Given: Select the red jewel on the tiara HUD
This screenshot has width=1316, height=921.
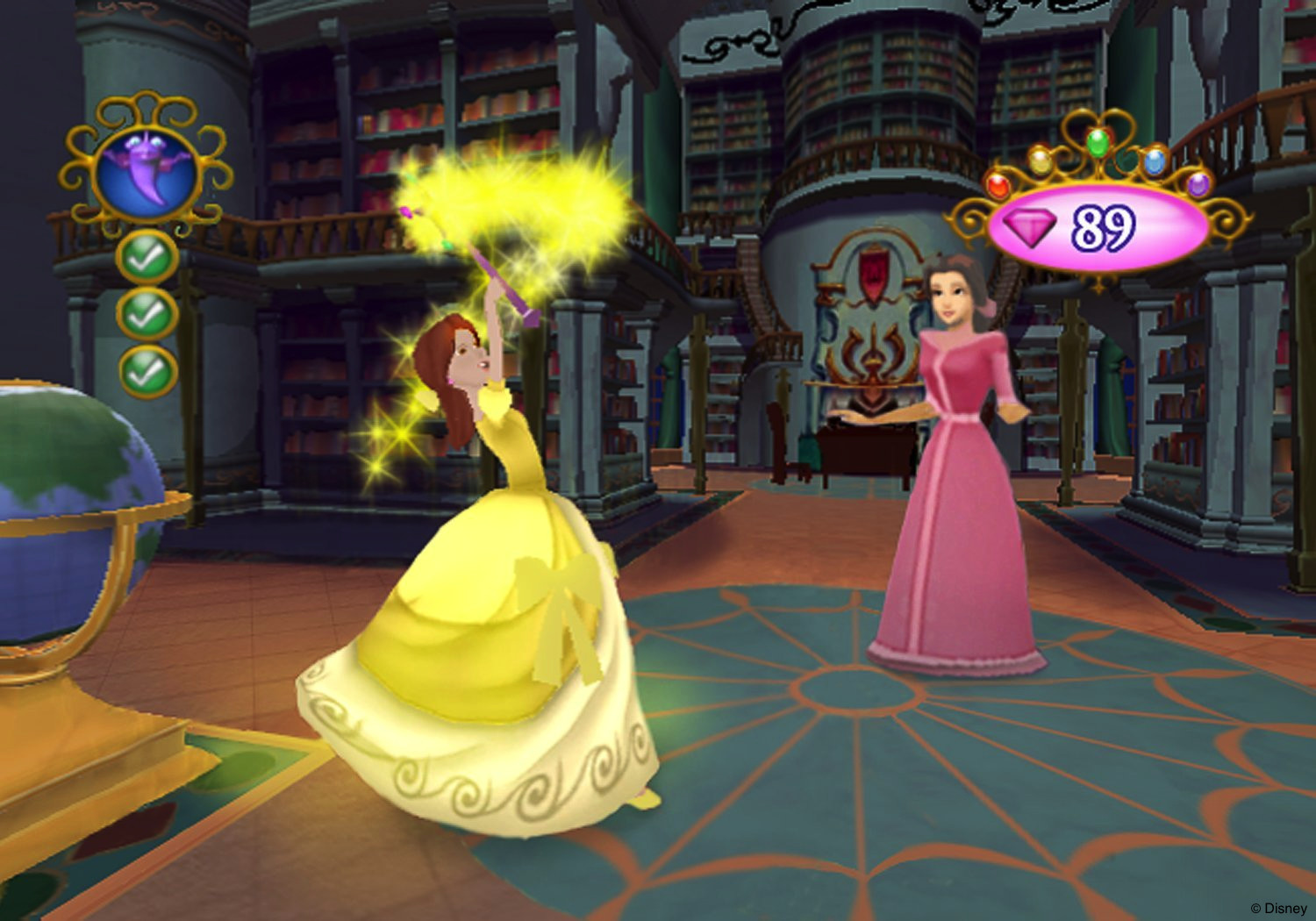Looking at the screenshot, I should 998,186.
